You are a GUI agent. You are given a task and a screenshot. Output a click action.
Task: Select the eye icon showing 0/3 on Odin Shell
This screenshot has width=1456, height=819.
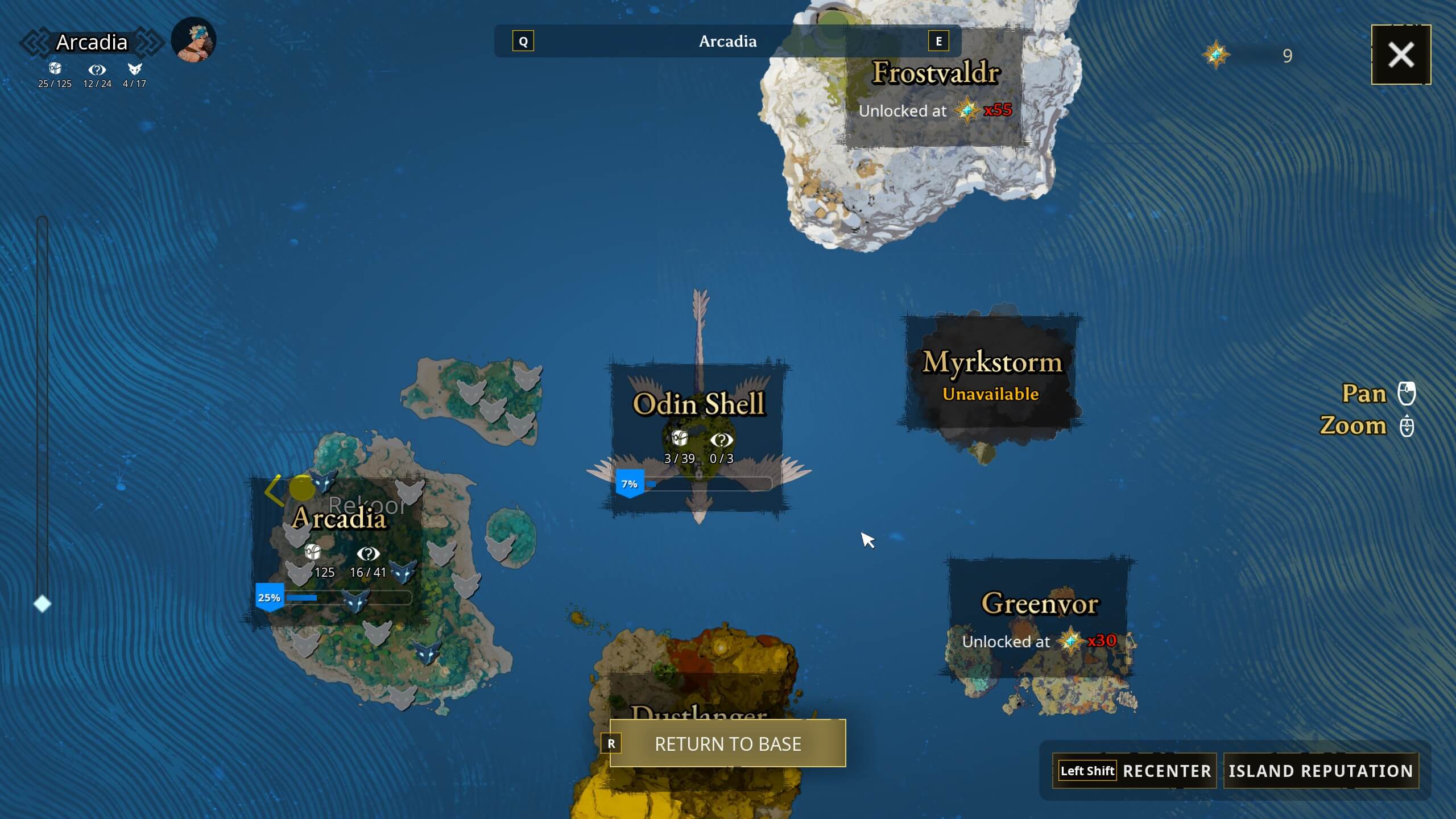click(x=721, y=440)
